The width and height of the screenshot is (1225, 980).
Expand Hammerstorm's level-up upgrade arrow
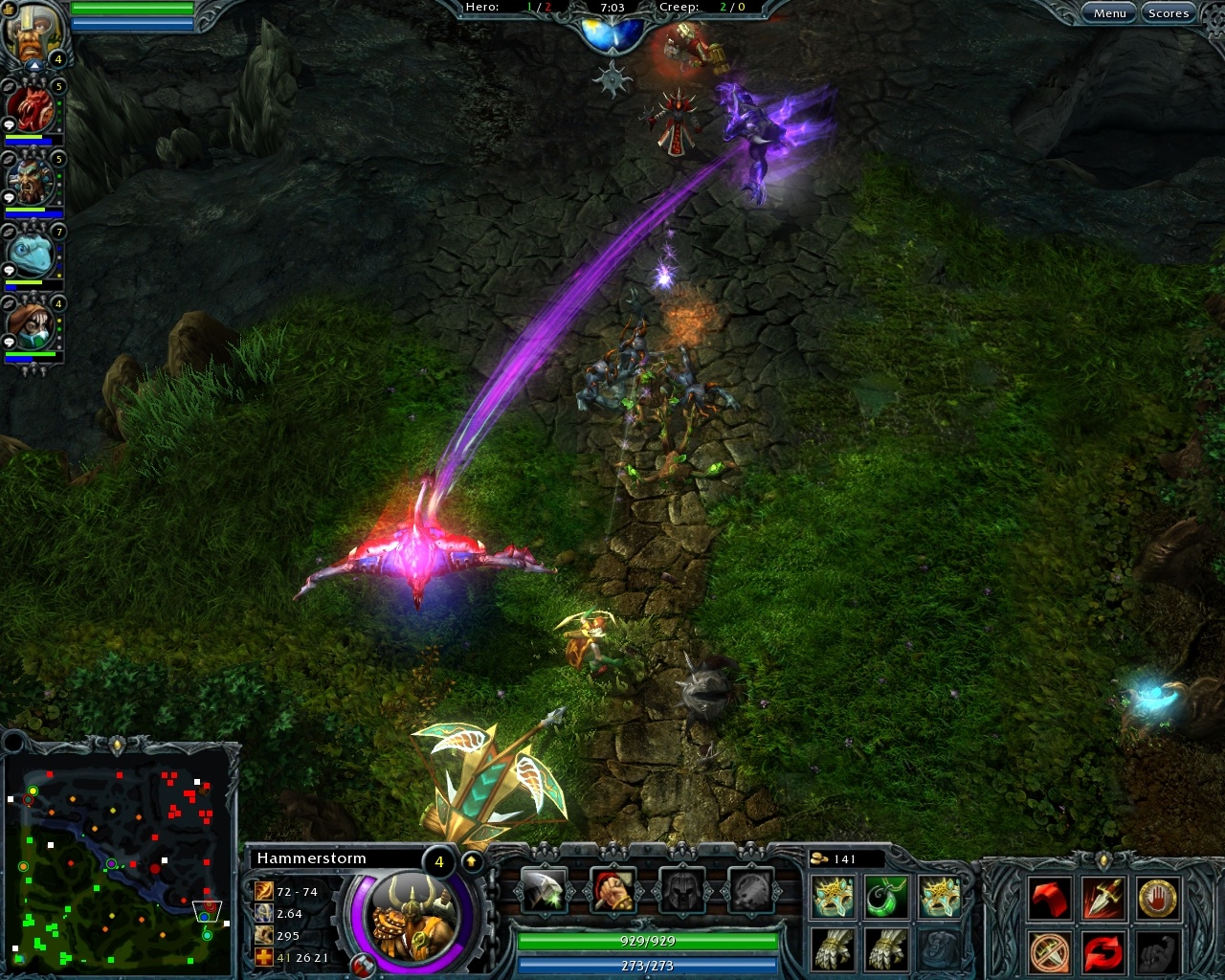coord(472,861)
